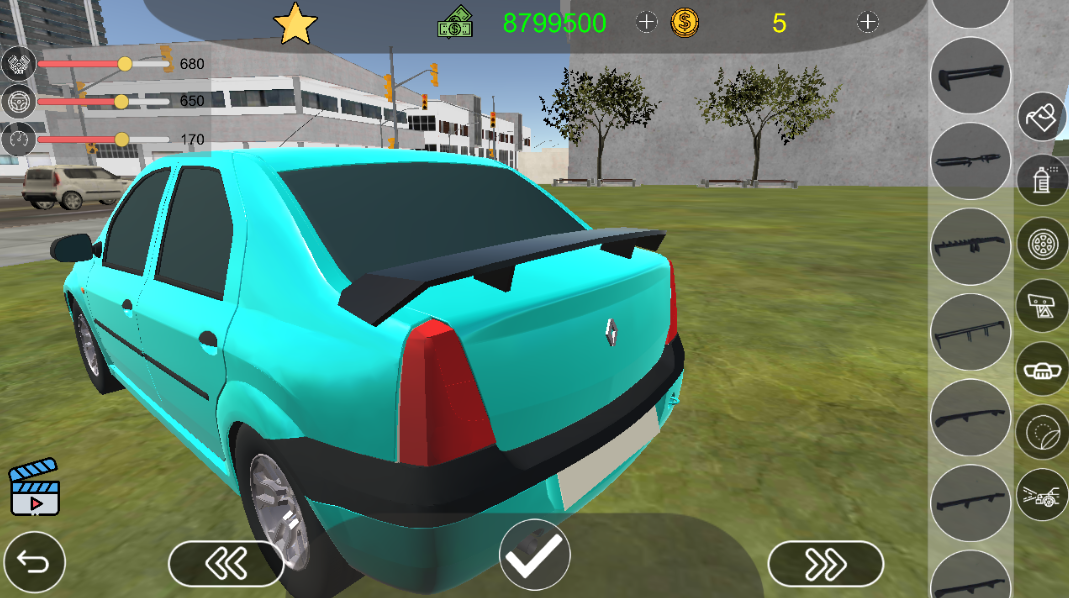The image size is (1069, 598).
Task: Choose the tall wing spoiler on thin legs
Action: click(970, 332)
